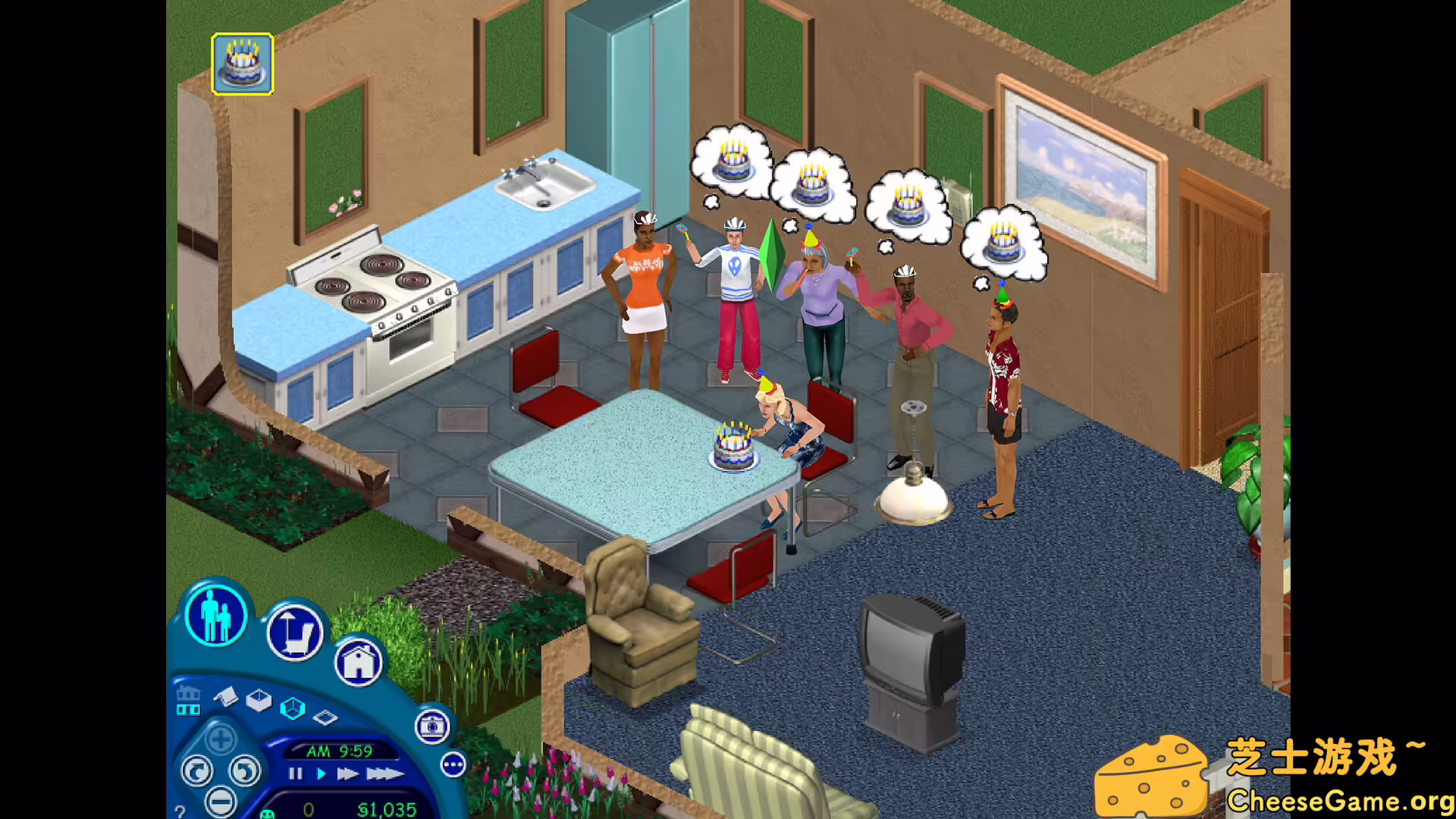
Task: Select the birthday cake action thumbnail
Action: point(243,64)
